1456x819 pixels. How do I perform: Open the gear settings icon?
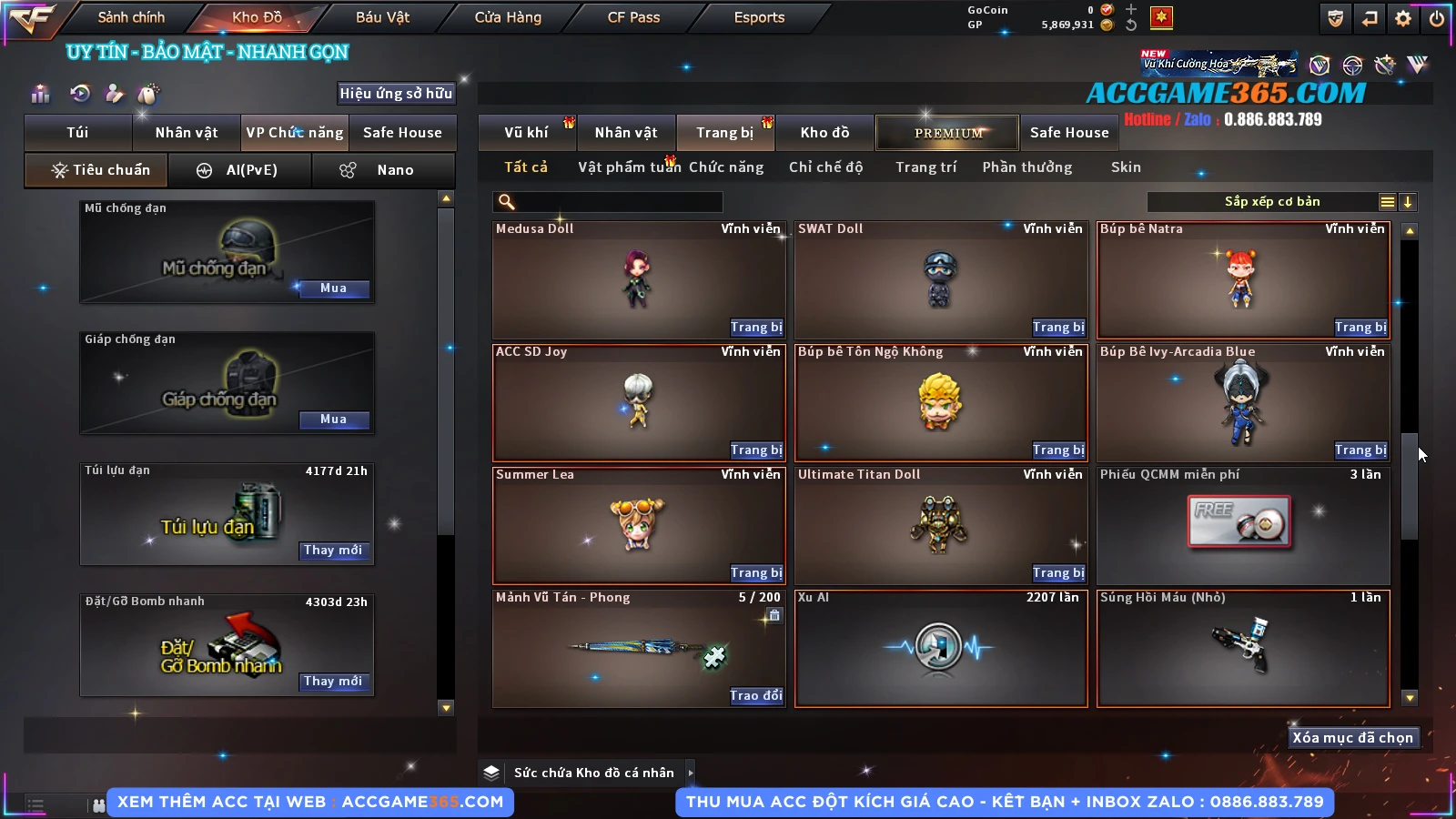pos(1403,18)
